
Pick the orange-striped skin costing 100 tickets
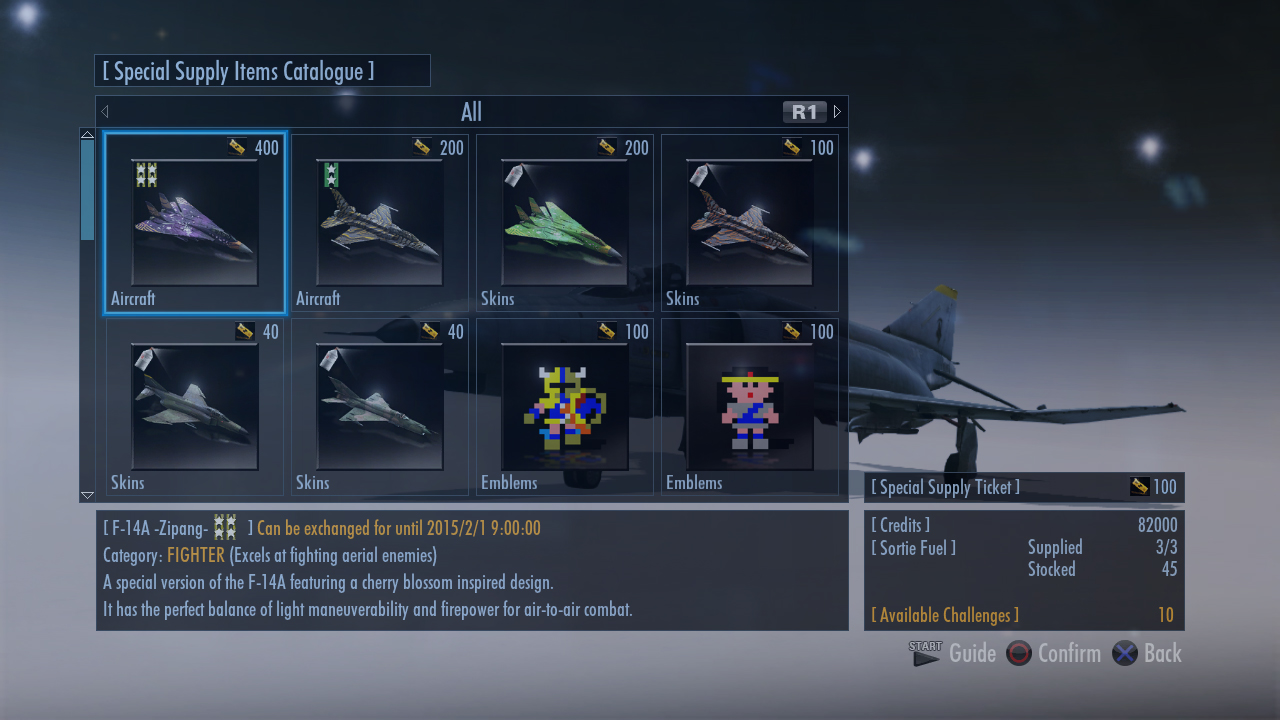tap(750, 224)
